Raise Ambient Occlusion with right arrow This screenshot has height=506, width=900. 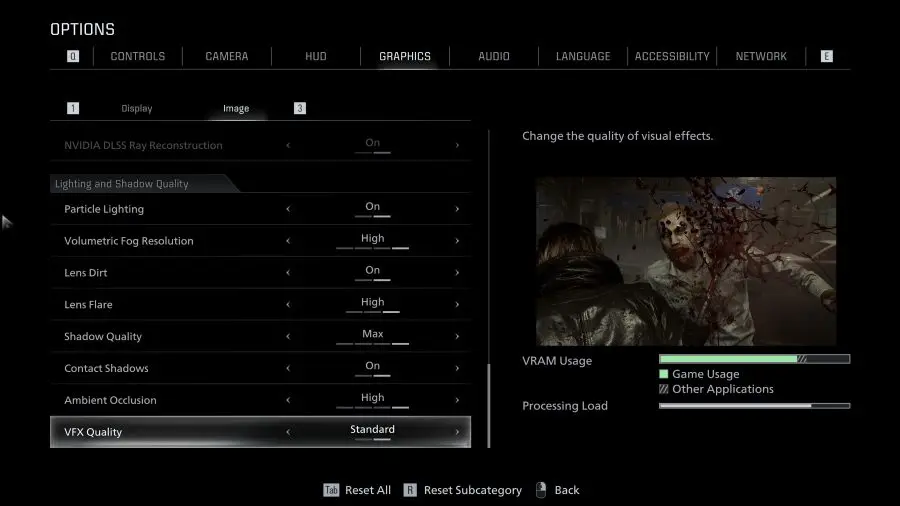457,400
